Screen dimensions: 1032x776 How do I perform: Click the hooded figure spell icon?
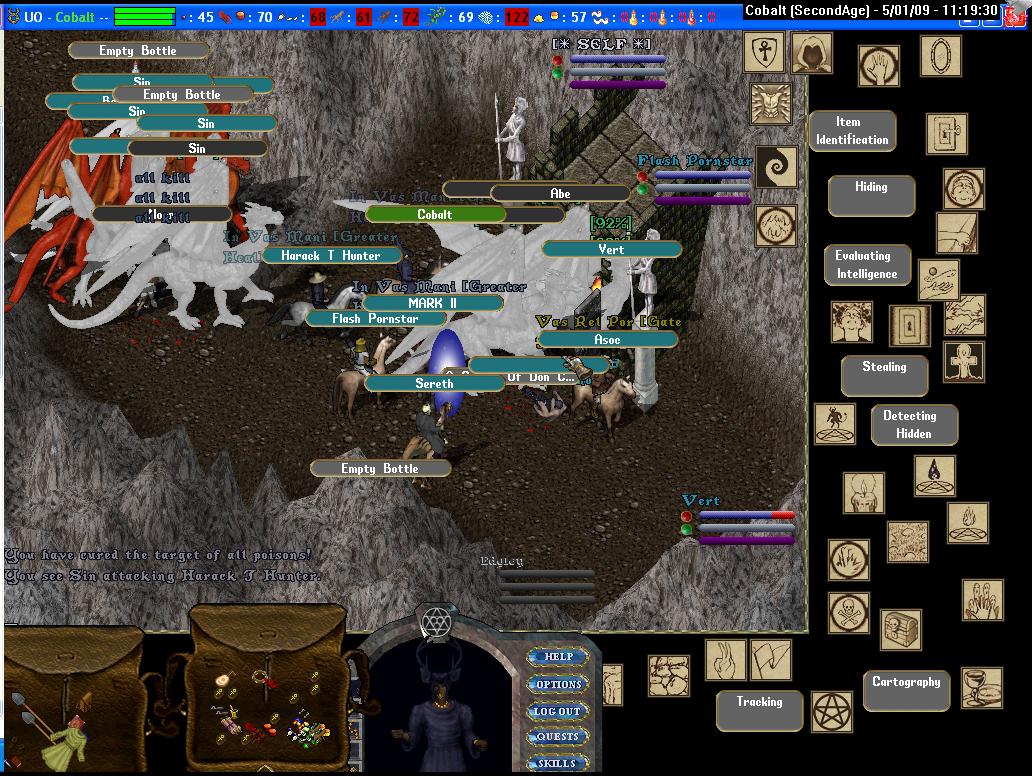(812, 52)
